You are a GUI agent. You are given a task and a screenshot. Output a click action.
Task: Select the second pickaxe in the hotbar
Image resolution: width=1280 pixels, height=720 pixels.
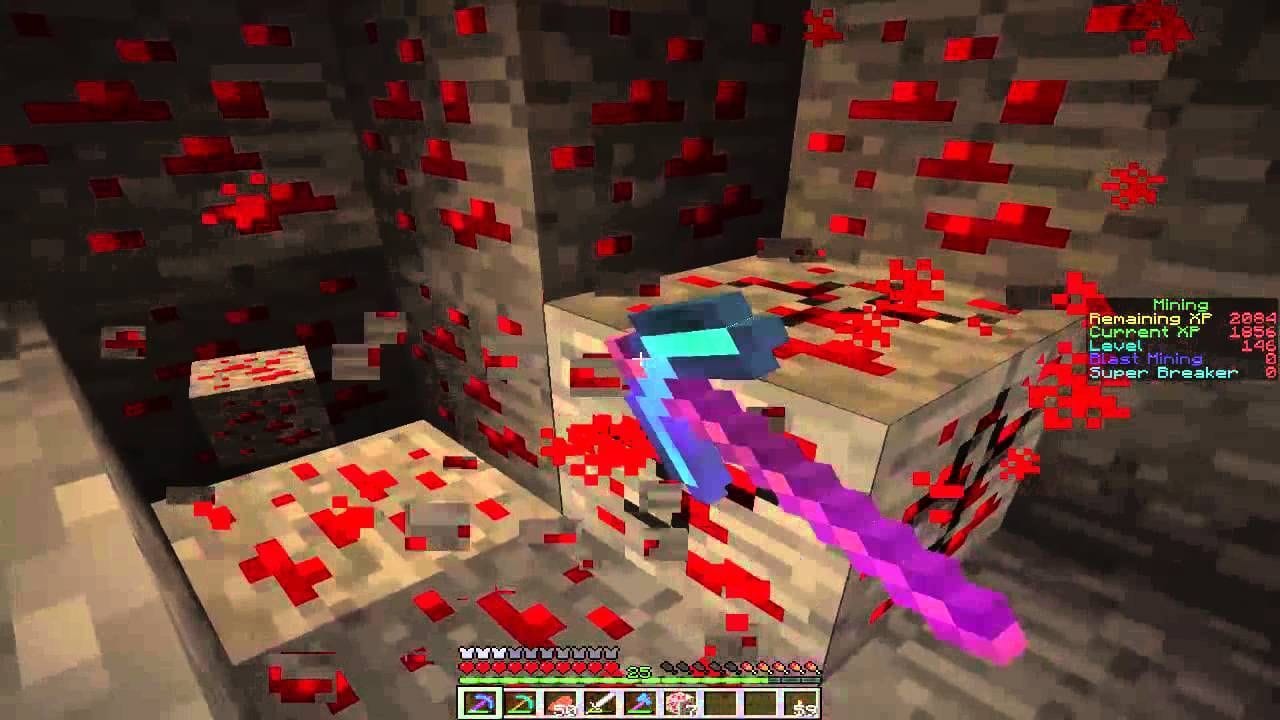(520, 700)
